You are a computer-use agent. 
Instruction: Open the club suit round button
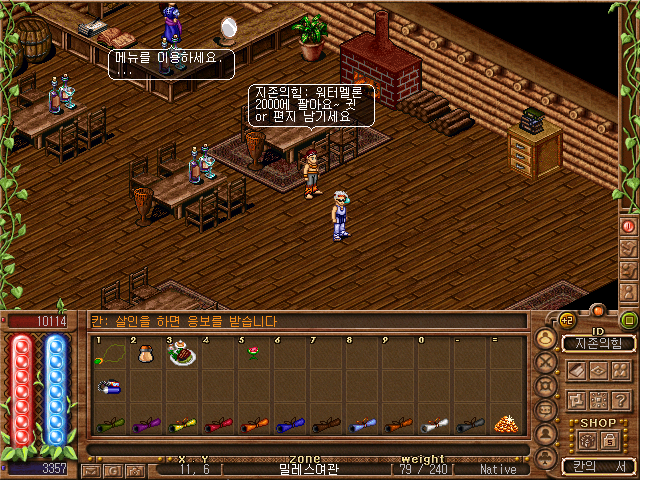[x=547, y=459]
